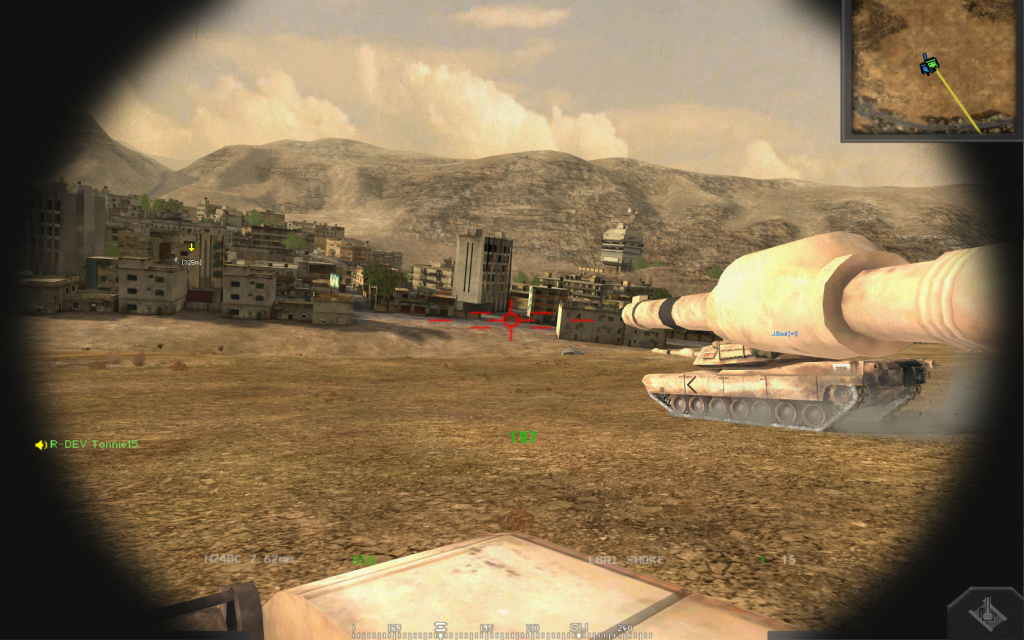The width and height of the screenshot is (1024, 640).
Task: Select the green tank marker on the minimap
Action: (930, 65)
